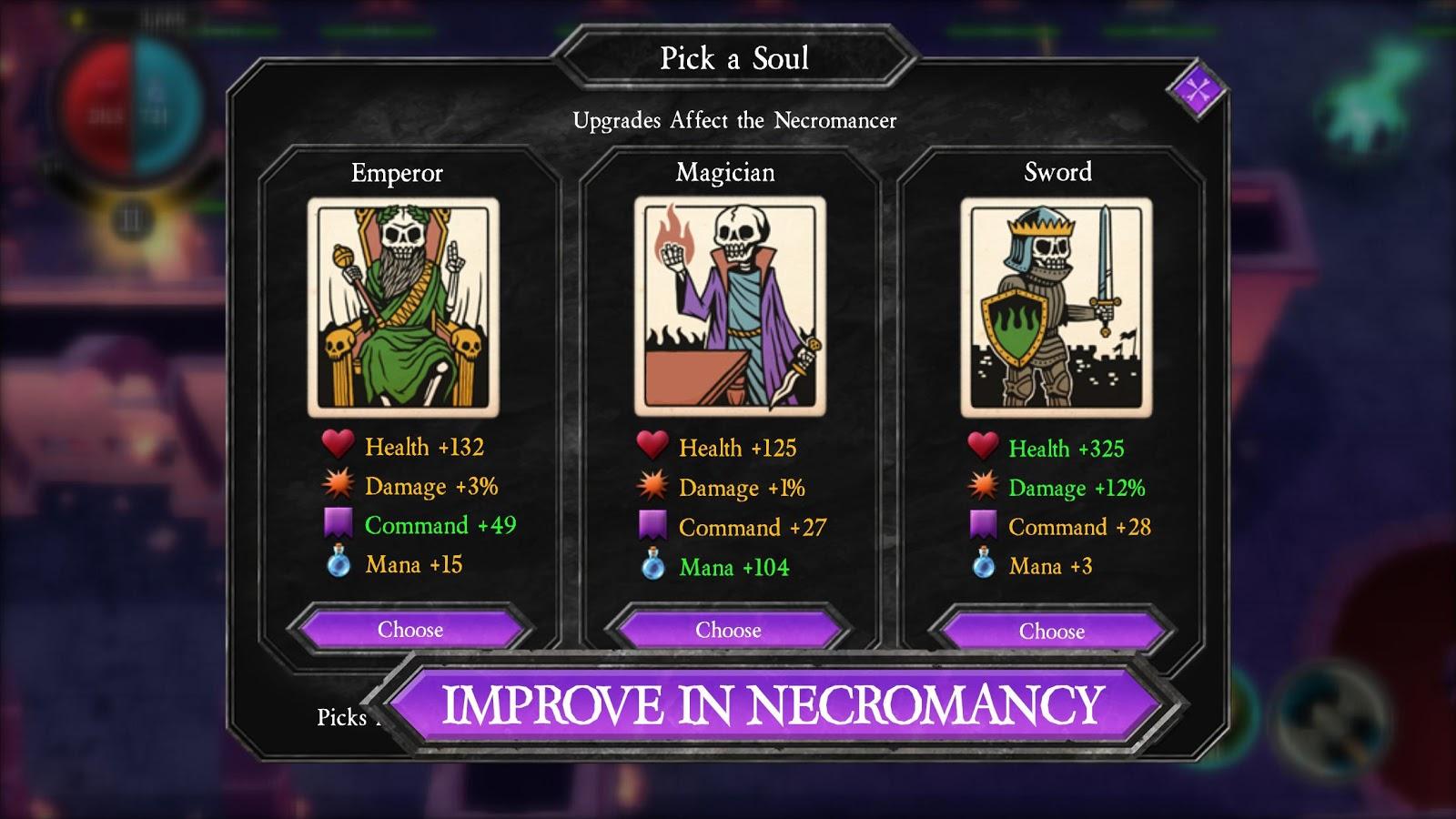
Task: Select the Magician tarot card
Action: (730, 307)
